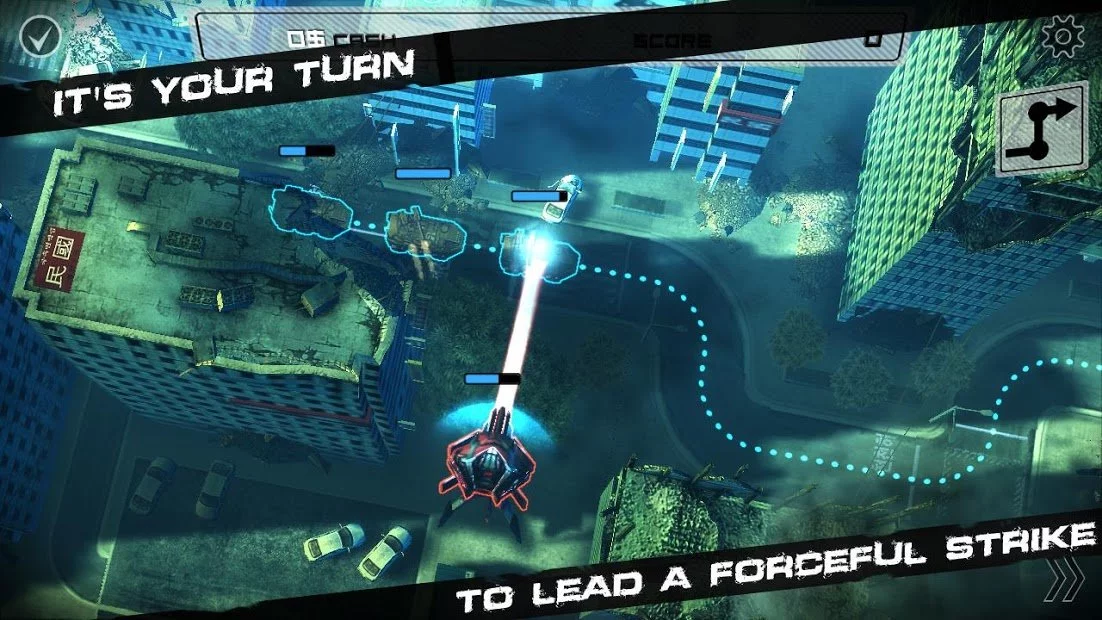The height and width of the screenshot is (620, 1102).
Task: Tap the double-chevron fast forward arrows
Action: pos(1068,579)
